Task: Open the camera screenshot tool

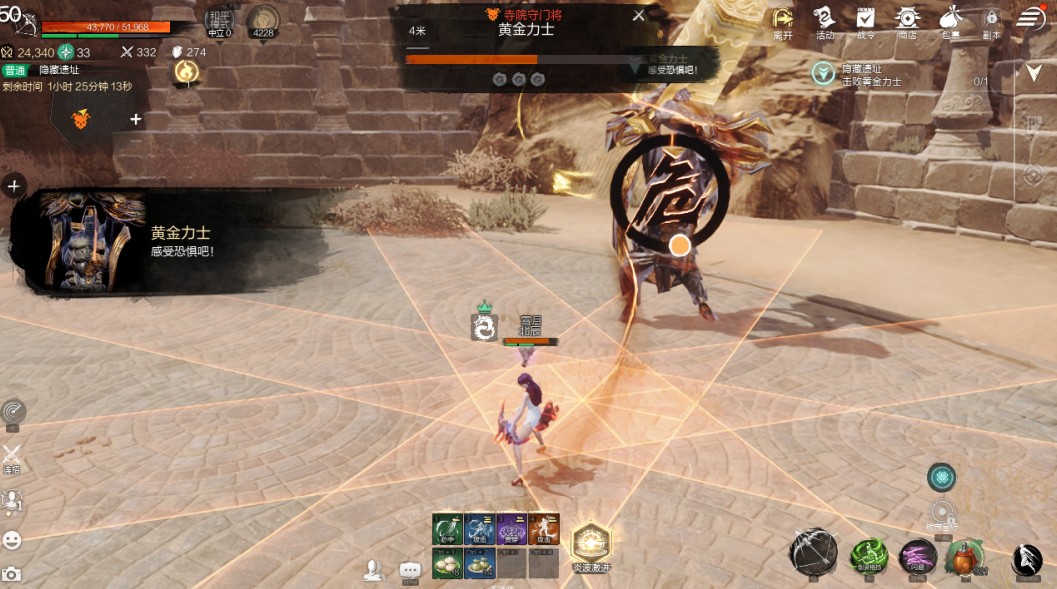Action: 12,574
